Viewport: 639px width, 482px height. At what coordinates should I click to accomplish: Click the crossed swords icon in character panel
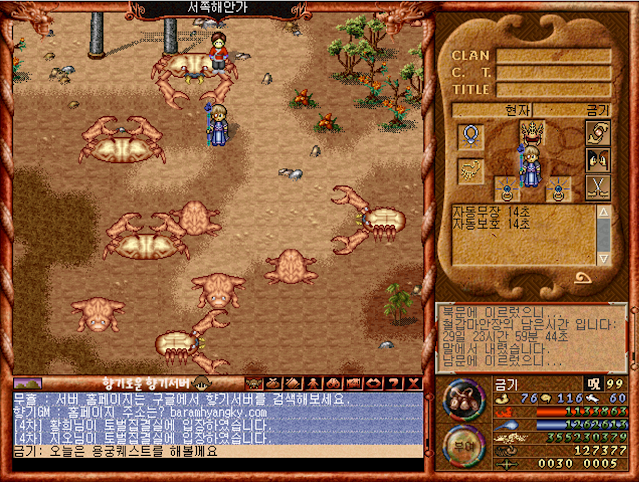click(597, 186)
